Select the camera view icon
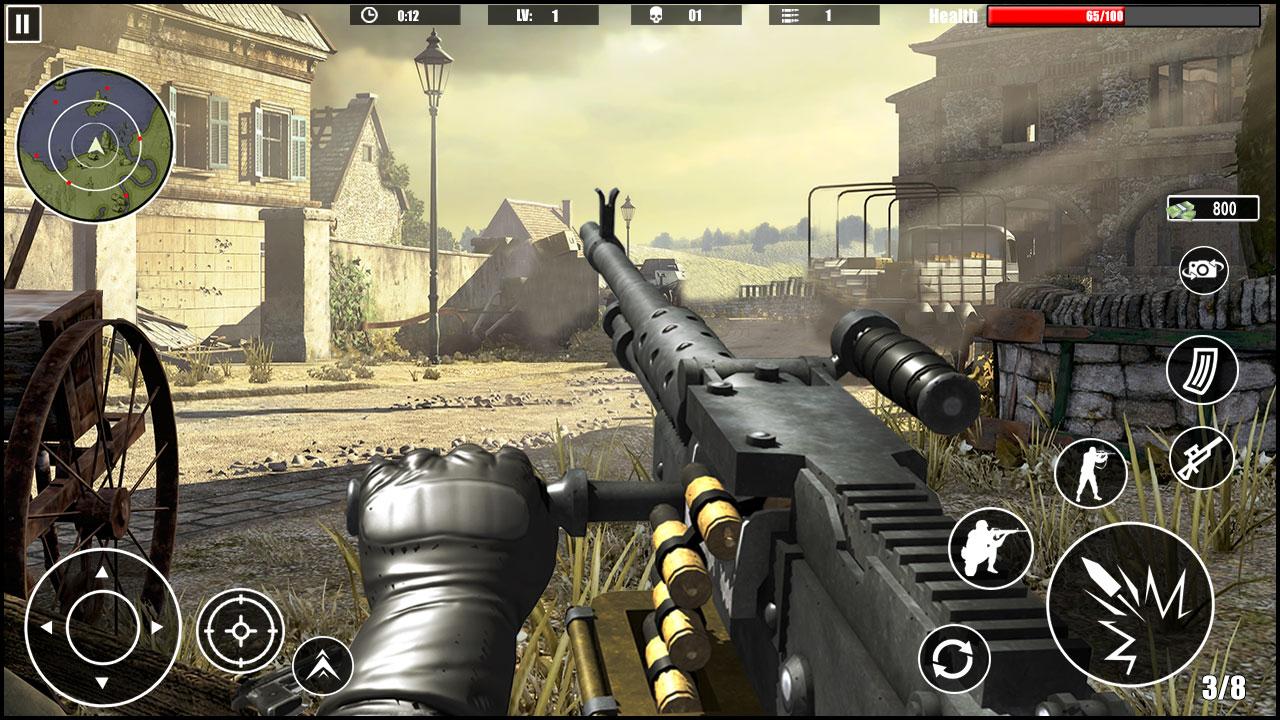1280x720 pixels. click(x=1203, y=270)
